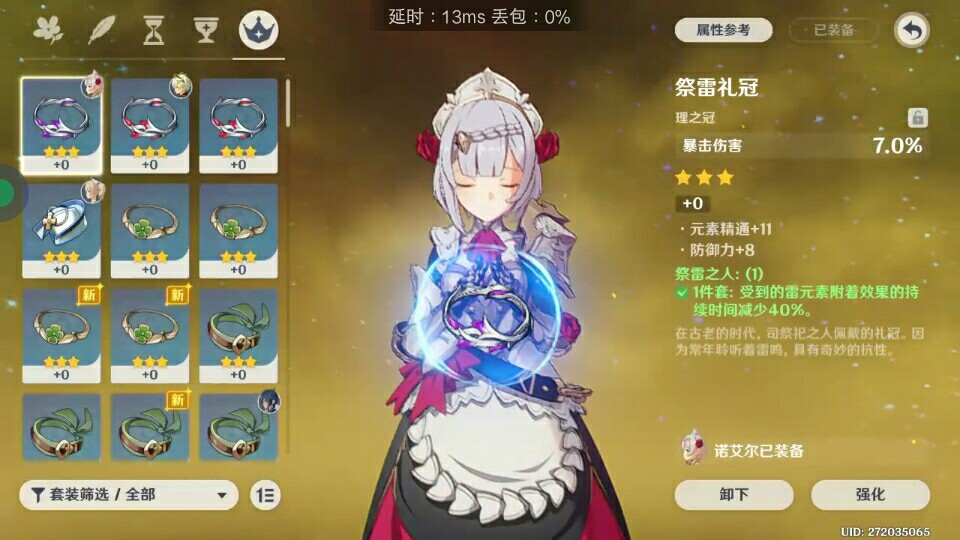Choose the 已装备 equipped button
This screenshot has height=540, width=960.
click(x=834, y=30)
